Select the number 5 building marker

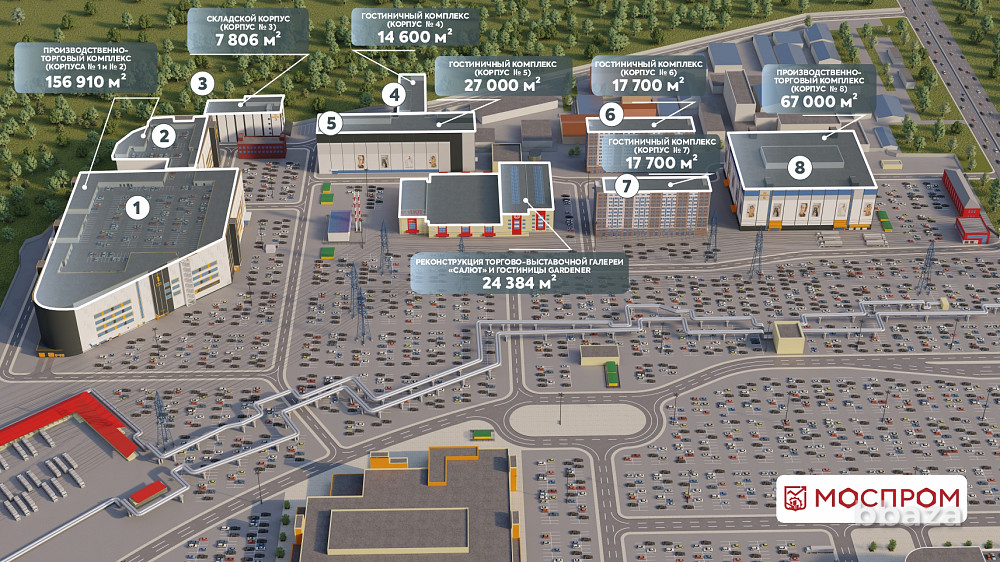(x=333, y=124)
